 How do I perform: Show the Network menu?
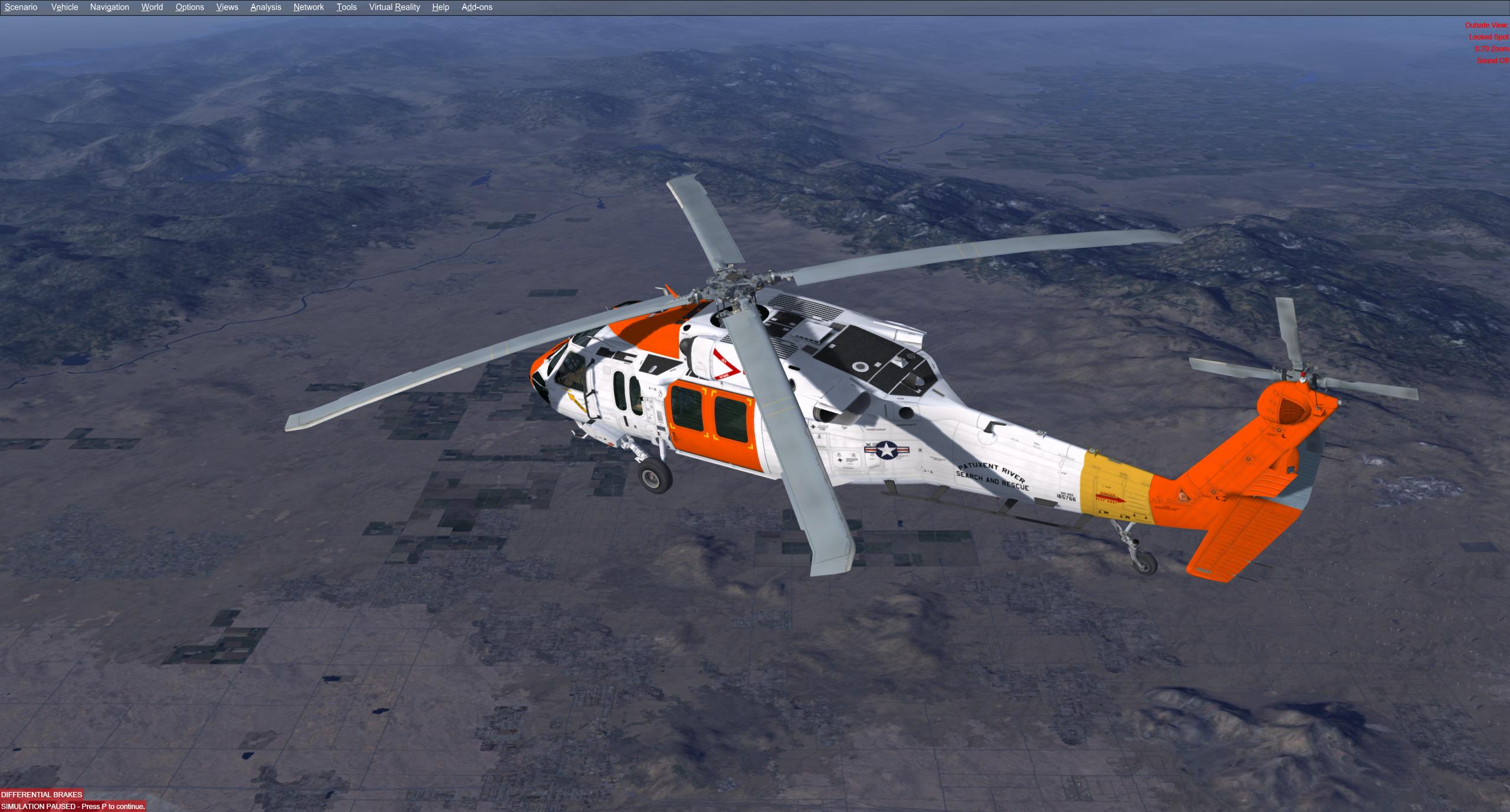click(308, 7)
